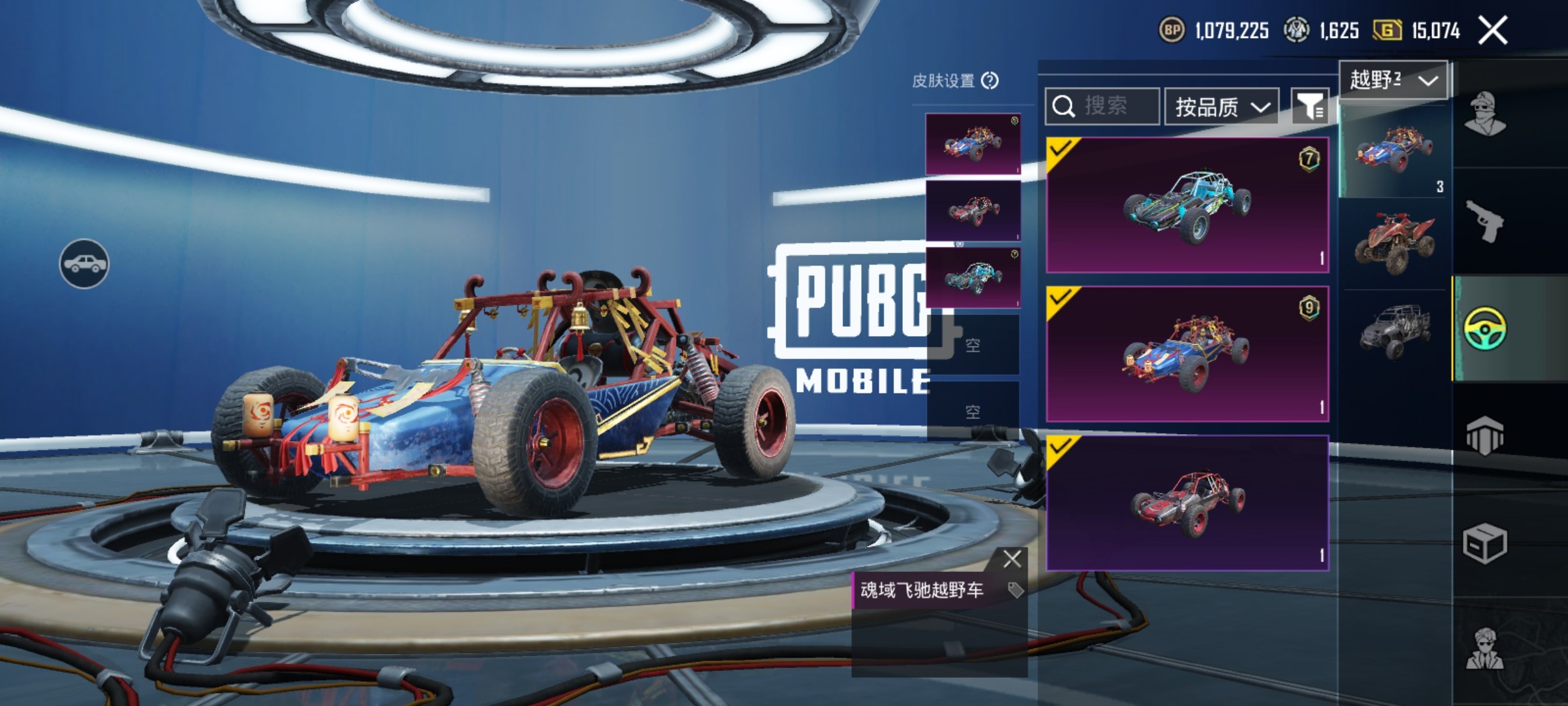
Task: Choose the buggy vehicle category thumbnail
Action: [1395, 152]
